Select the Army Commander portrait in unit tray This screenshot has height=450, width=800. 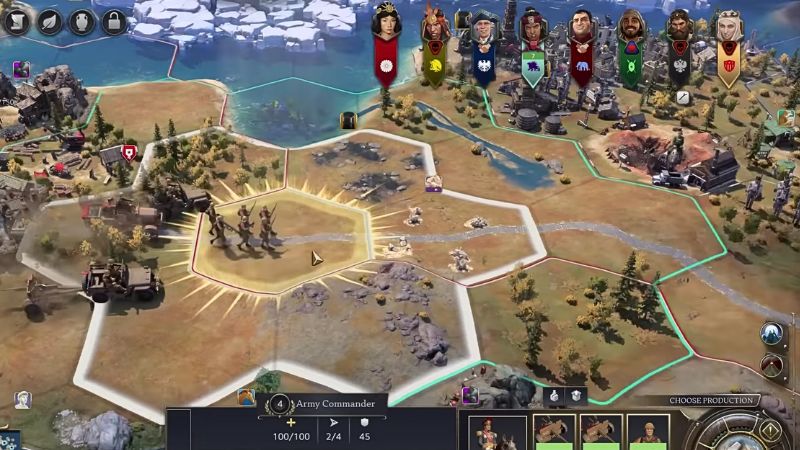[497, 431]
